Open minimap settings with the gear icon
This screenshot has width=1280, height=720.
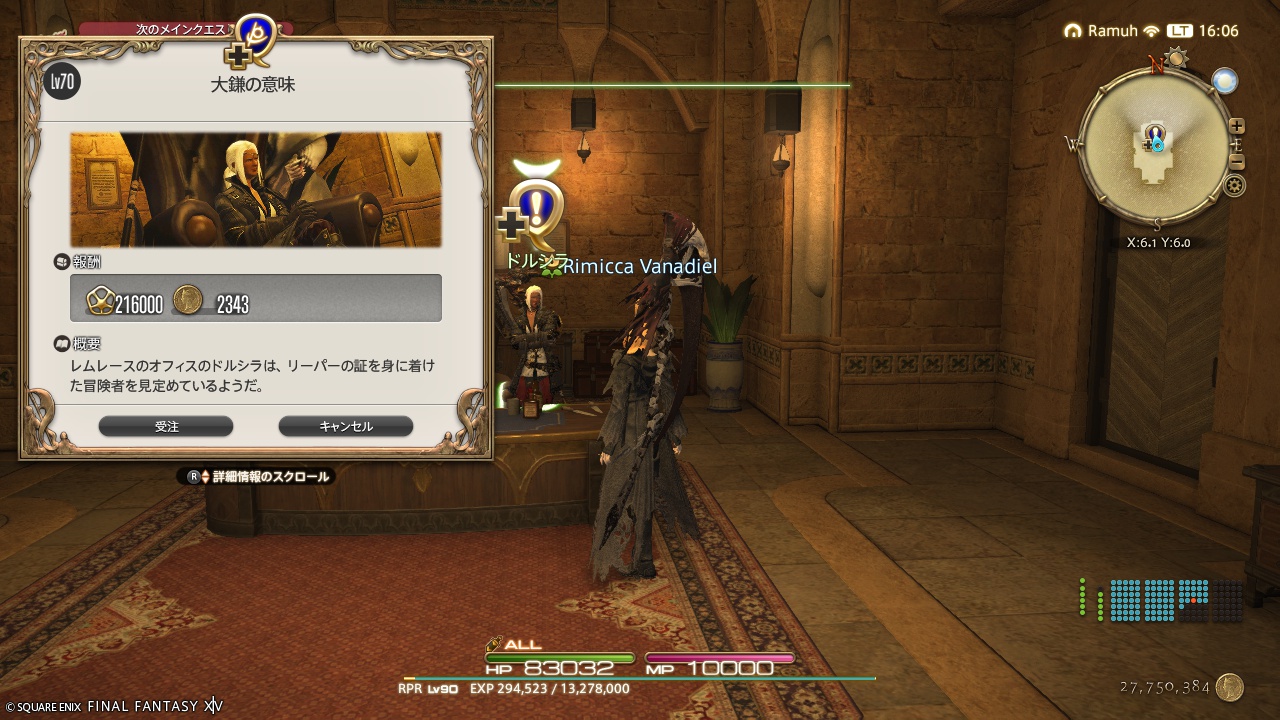[1236, 185]
